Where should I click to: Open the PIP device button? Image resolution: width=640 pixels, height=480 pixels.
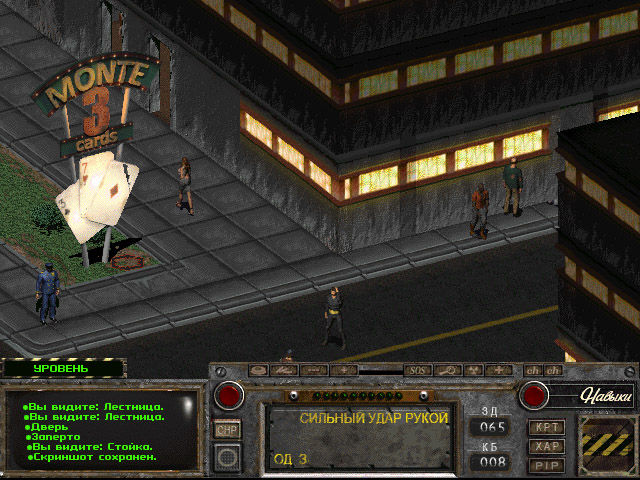point(548,465)
